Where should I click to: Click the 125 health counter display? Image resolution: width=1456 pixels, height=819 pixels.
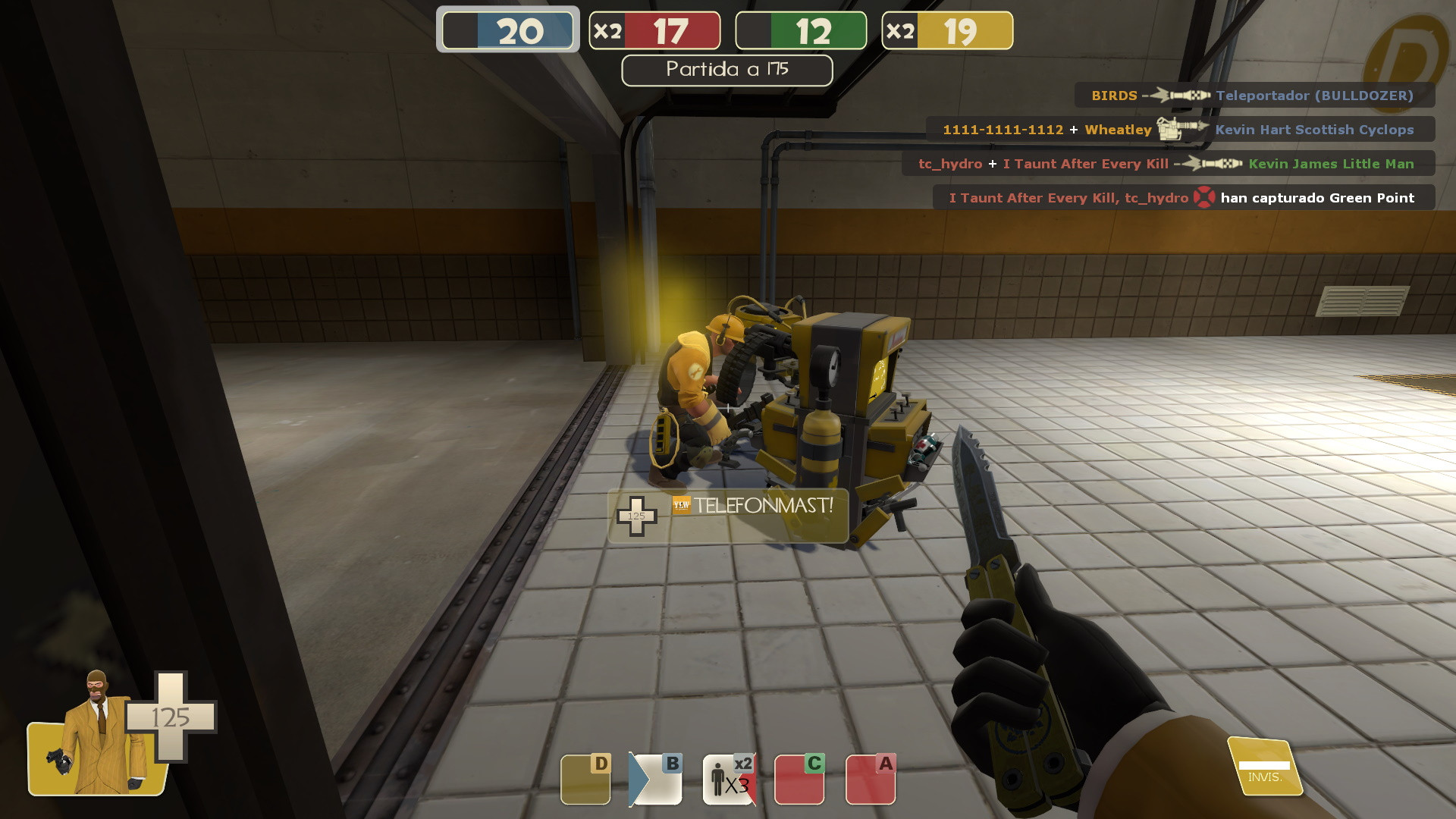click(178, 715)
